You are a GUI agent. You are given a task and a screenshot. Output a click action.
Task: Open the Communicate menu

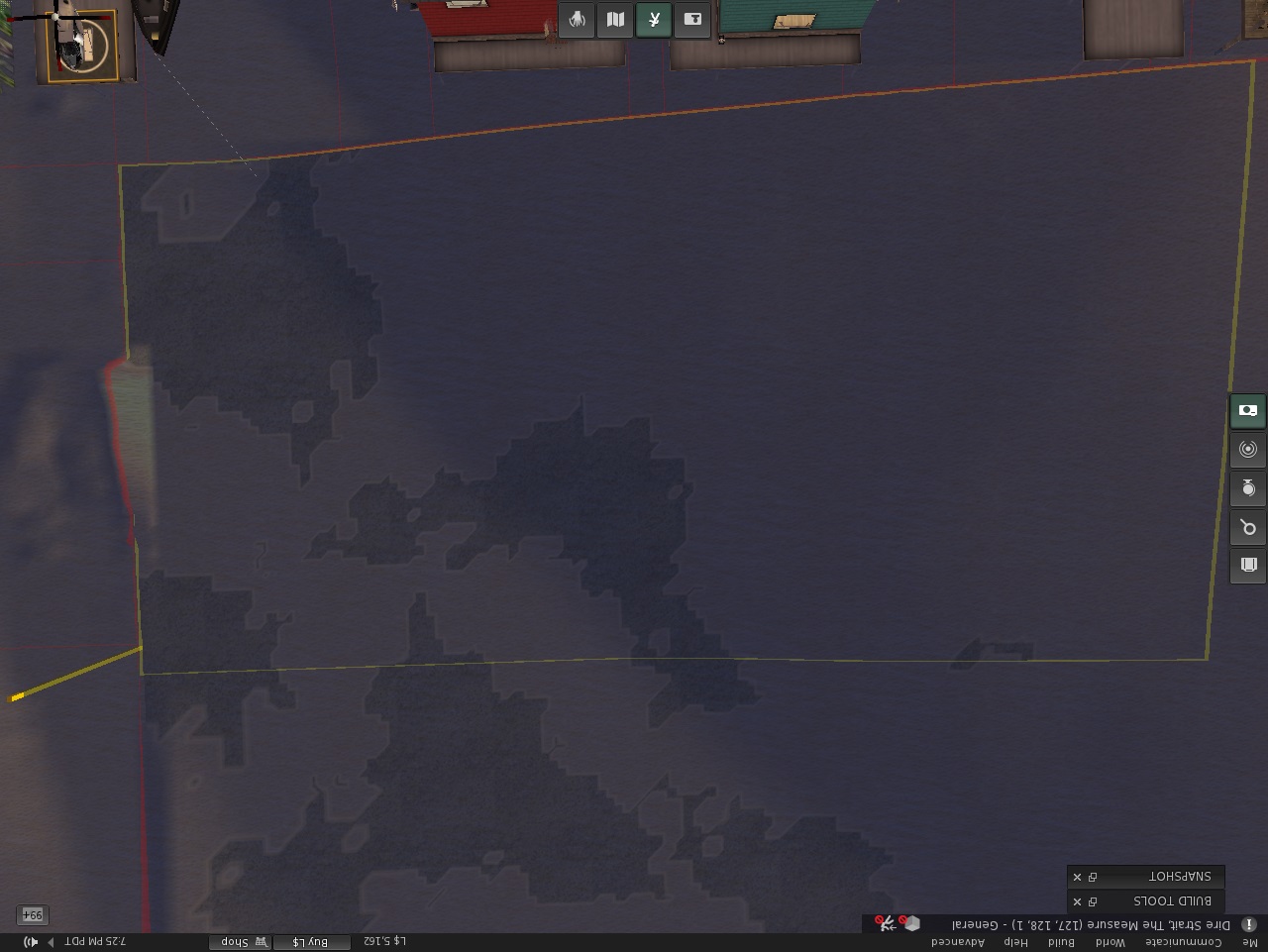(x=1184, y=942)
